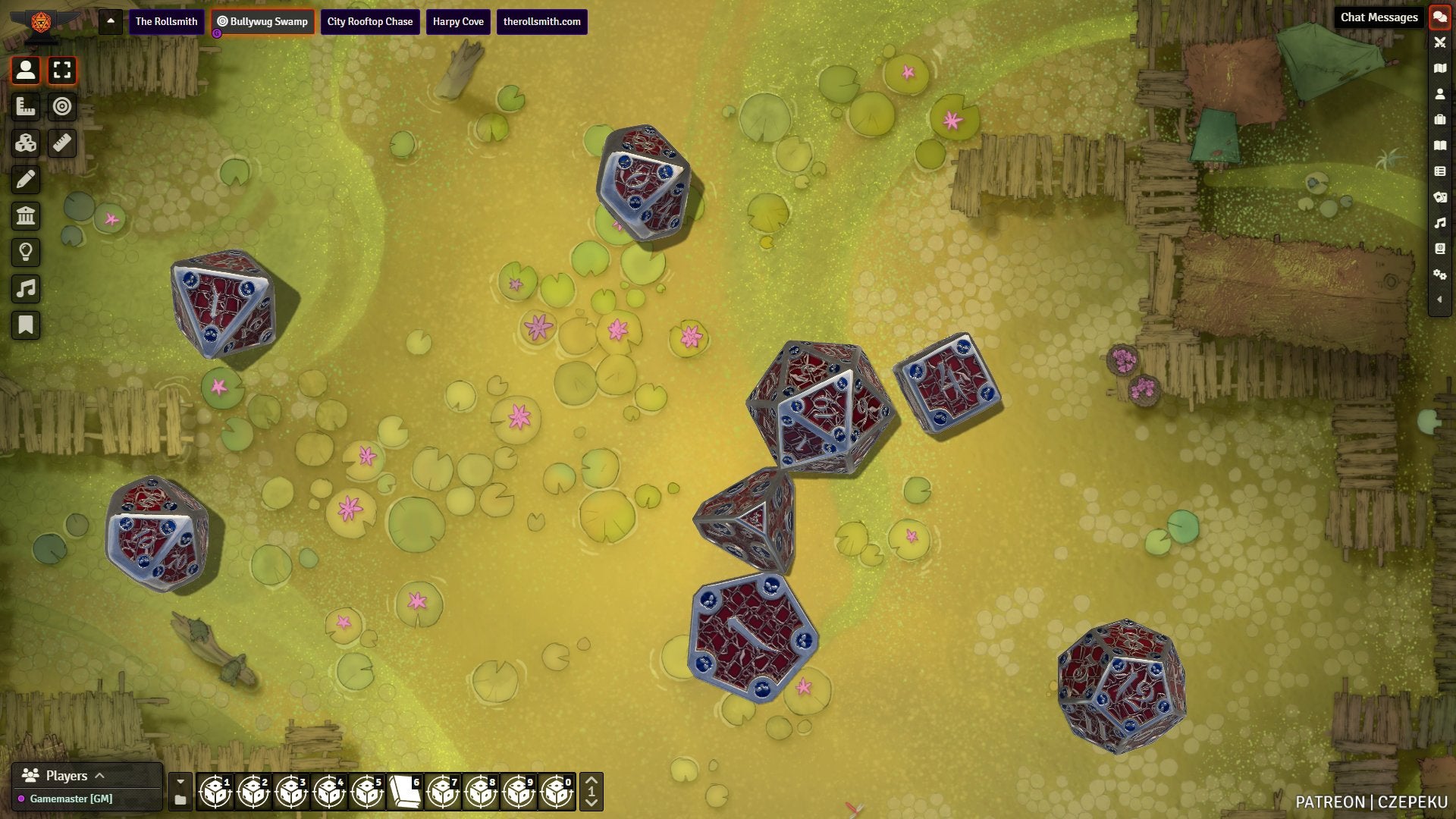The image size is (1456, 819).
Task: Show the Game Settings gears tab
Action: pyautogui.click(x=1439, y=275)
